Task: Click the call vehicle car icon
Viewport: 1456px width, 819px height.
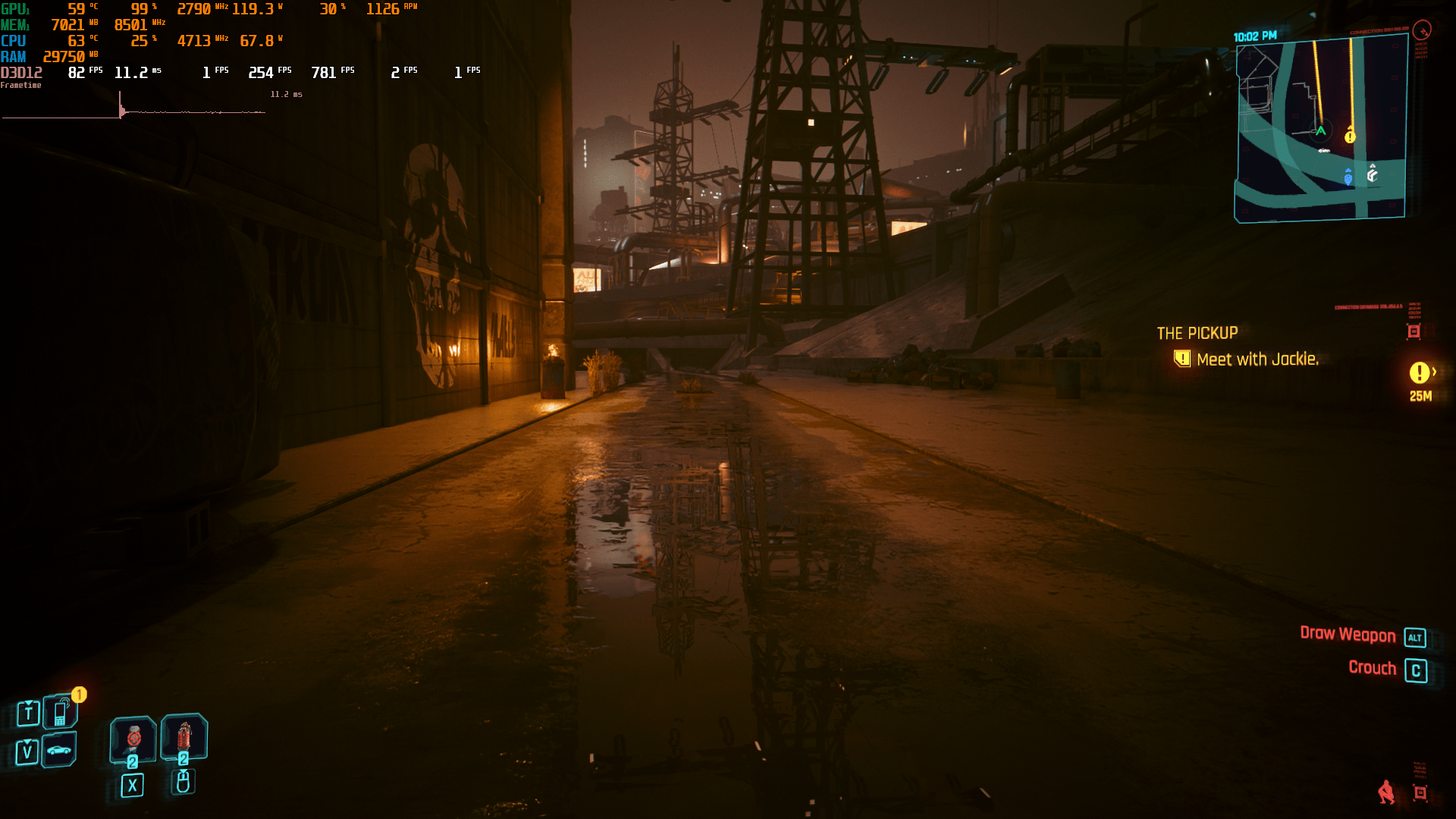Action: [59, 750]
